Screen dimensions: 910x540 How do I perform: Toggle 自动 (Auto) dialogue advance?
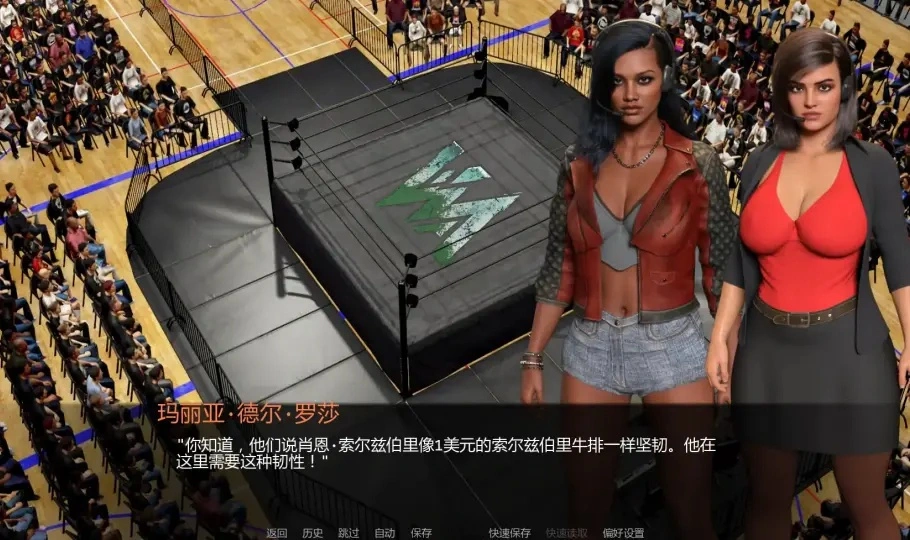point(385,533)
